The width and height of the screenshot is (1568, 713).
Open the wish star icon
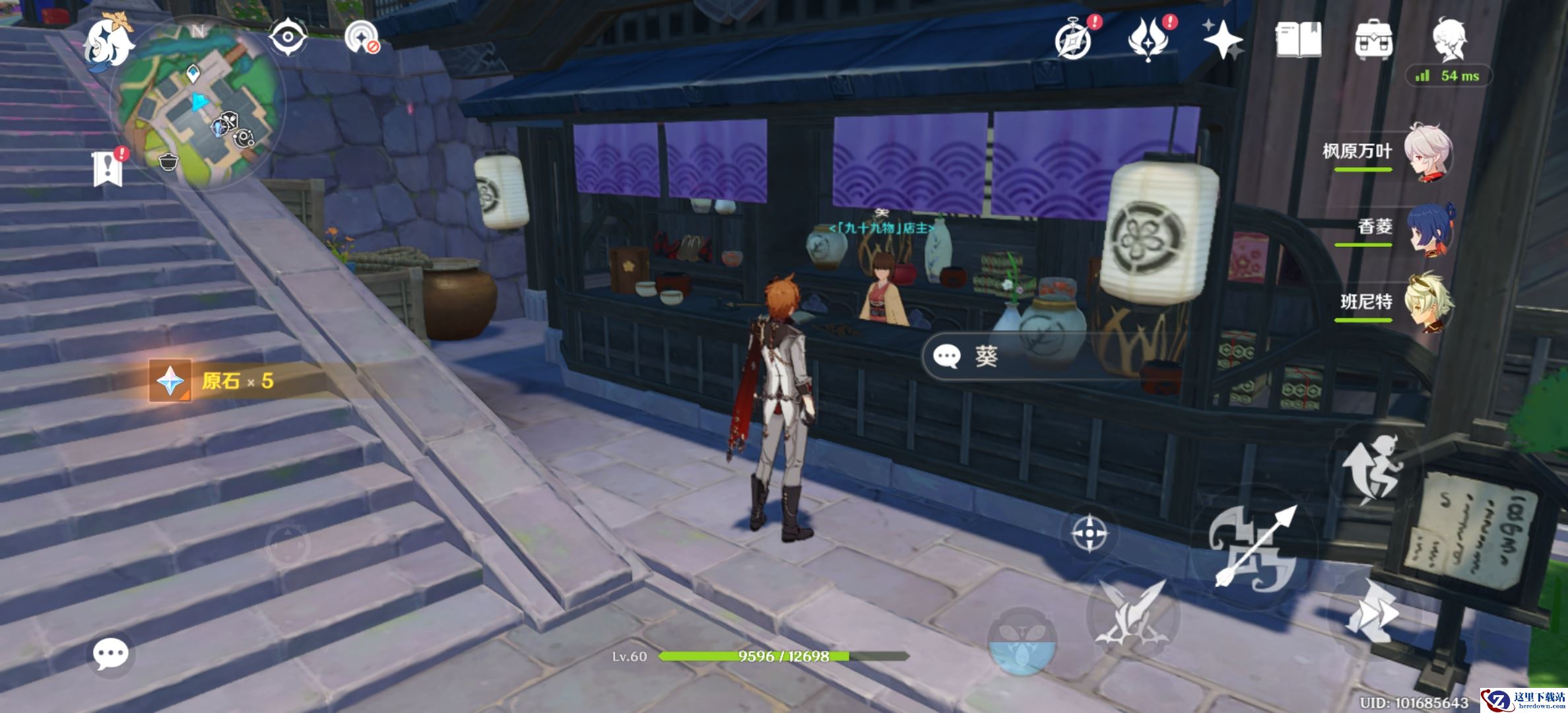1222,40
